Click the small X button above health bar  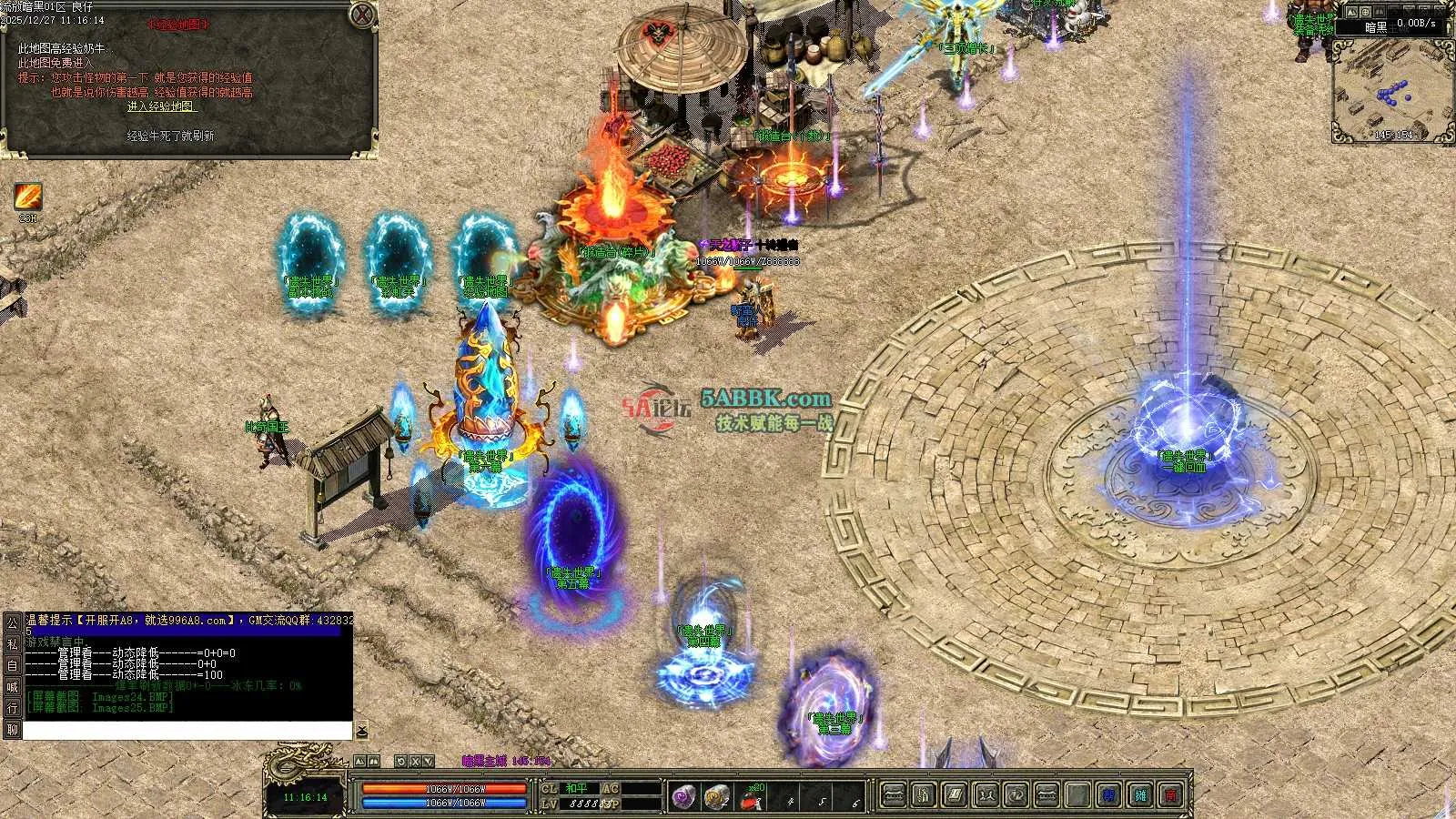pyautogui.click(x=416, y=761)
